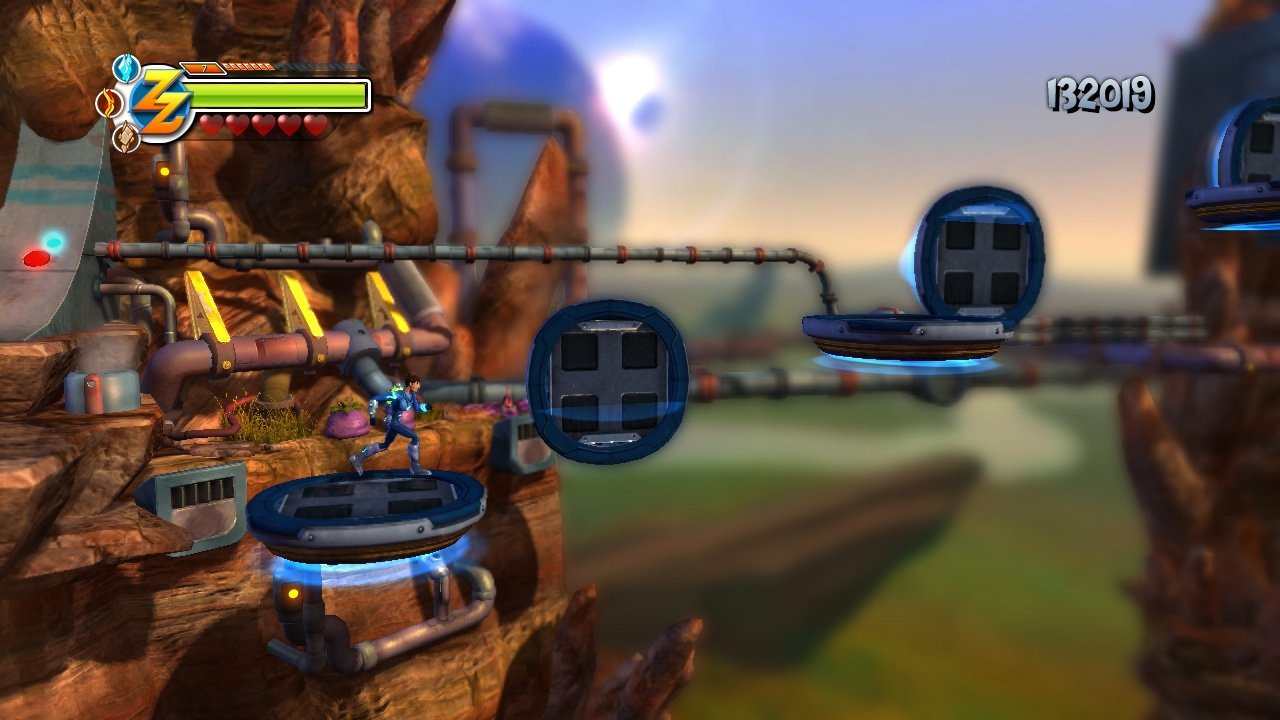Expand the vent grate on the left machine
Image resolution: width=1280 pixels, height=720 pixels.
(200, 493)
